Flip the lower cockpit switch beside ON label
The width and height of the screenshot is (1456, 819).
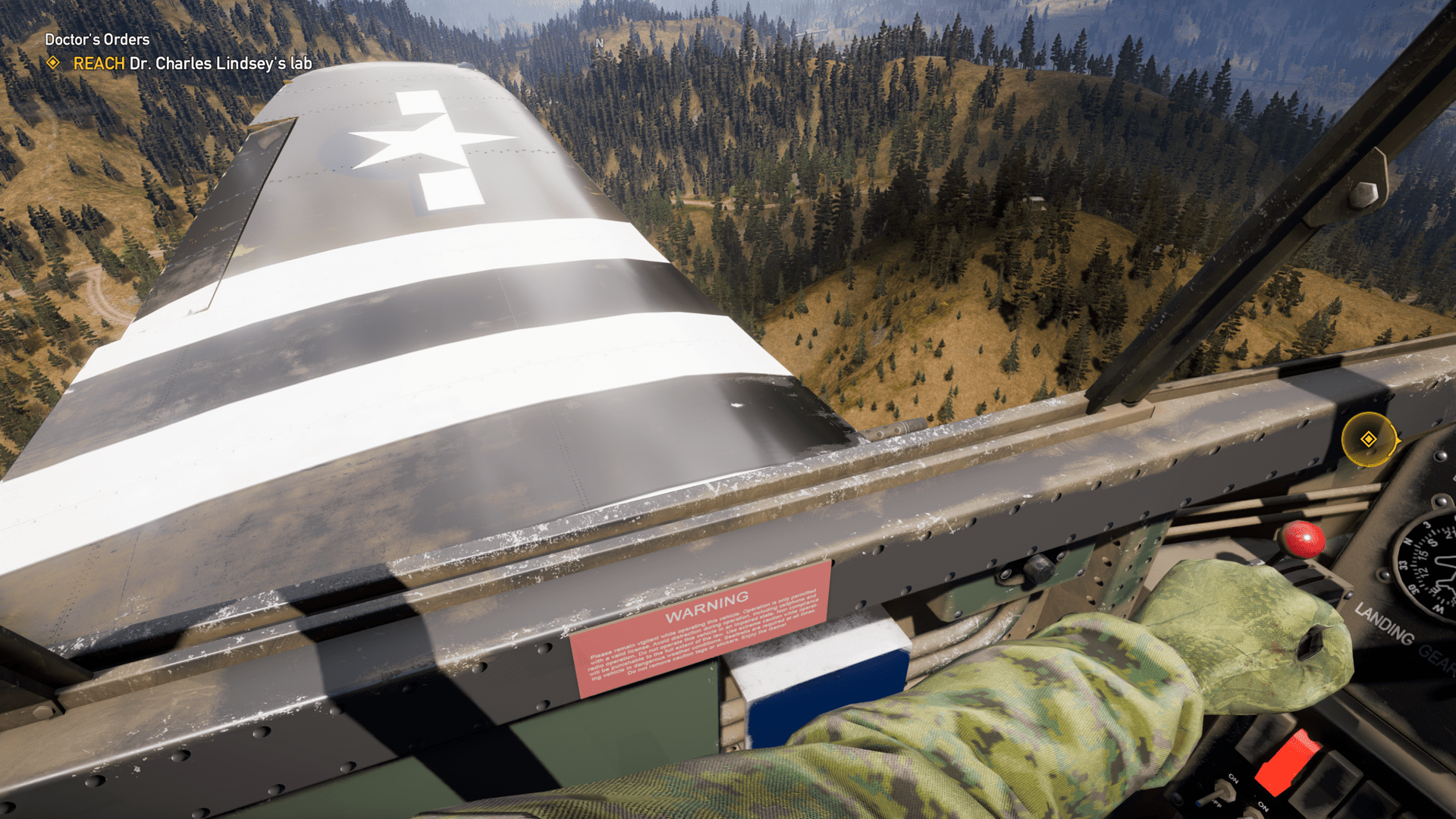[x=1253, y=816]
